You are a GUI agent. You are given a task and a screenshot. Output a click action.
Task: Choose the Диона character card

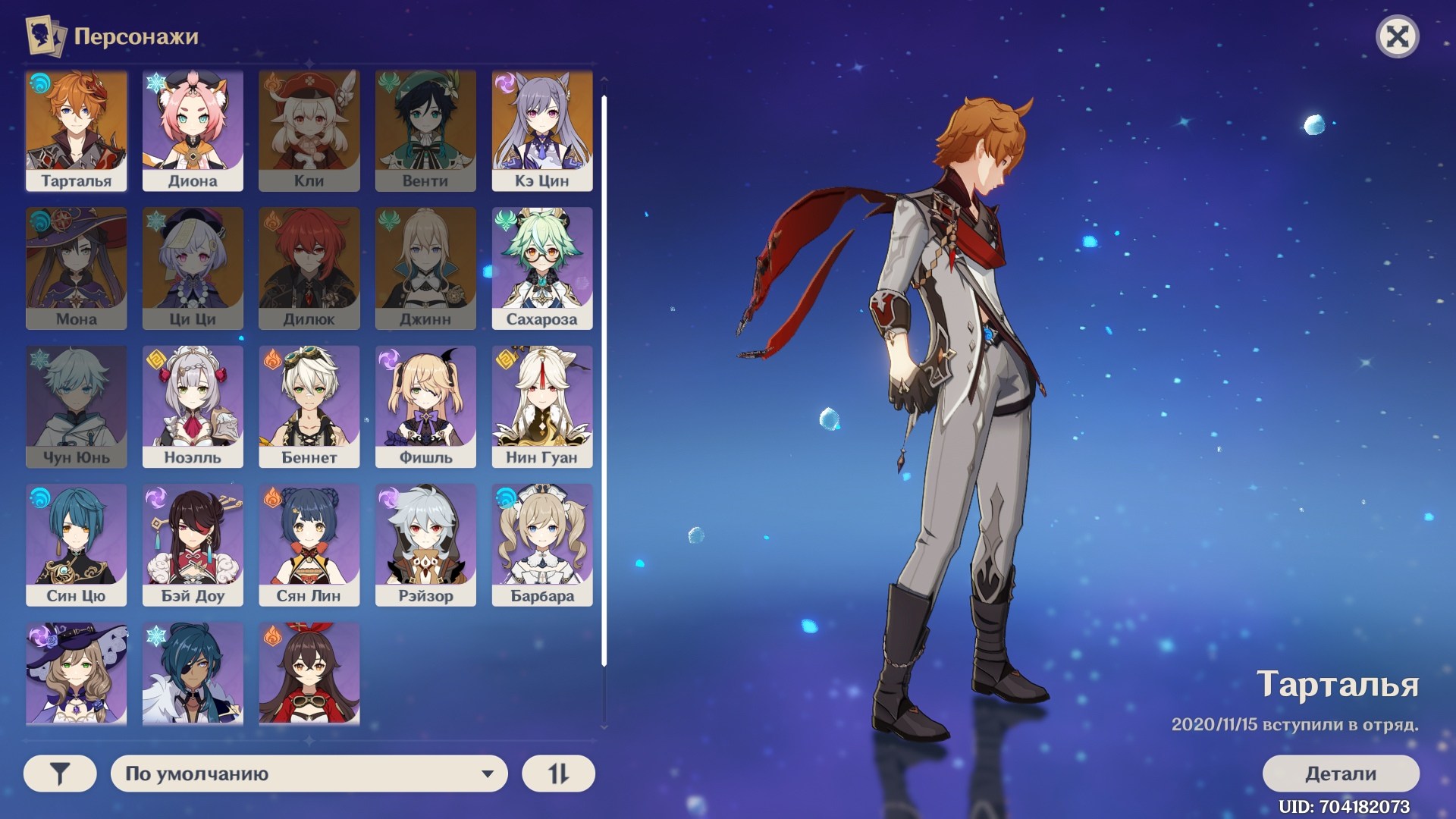coord(193,130)
